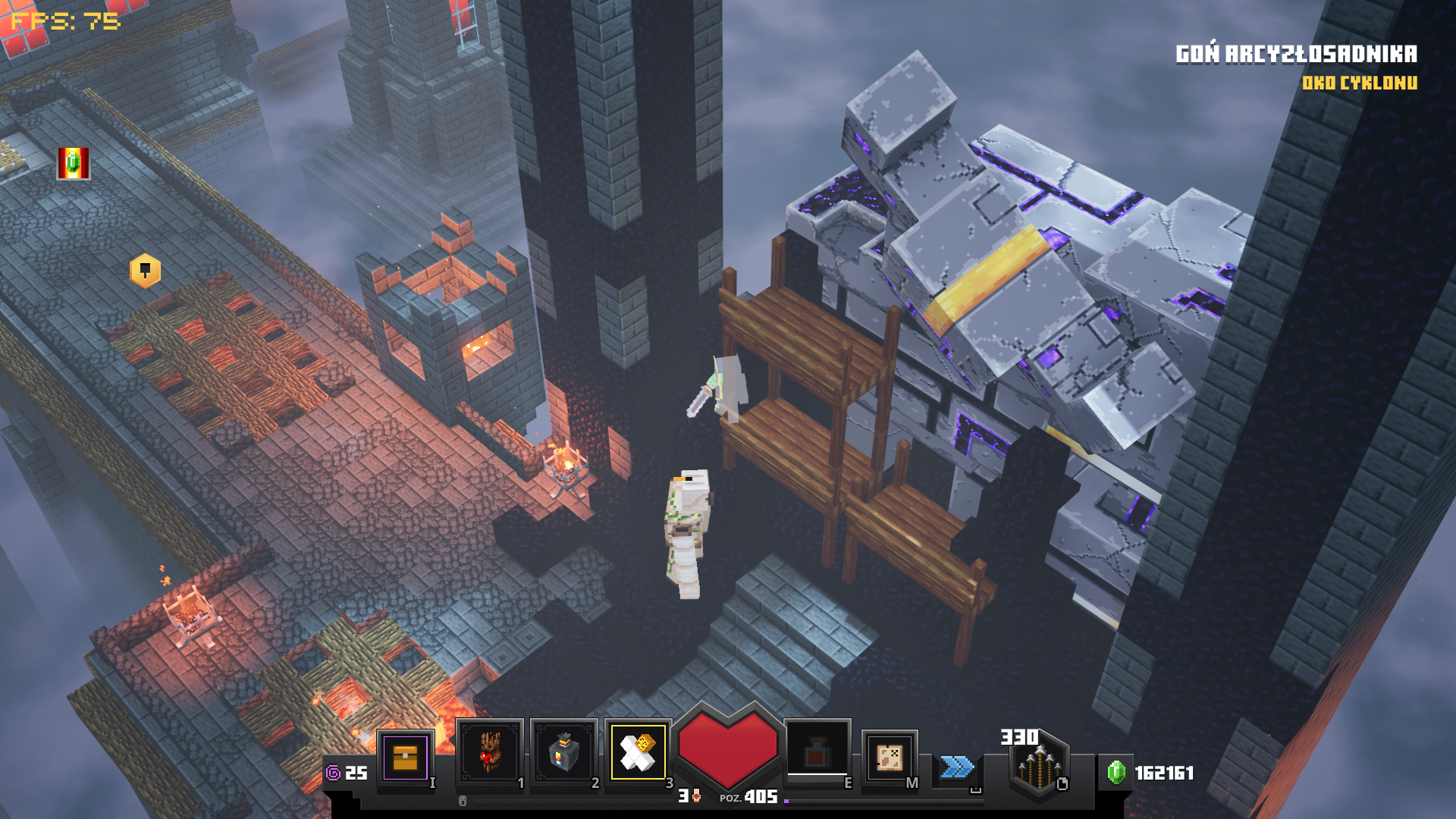Activate the wooden totem artifact in slot 1
The width and height of the screenshot is (1456, 819).
[x=489, y=753]
